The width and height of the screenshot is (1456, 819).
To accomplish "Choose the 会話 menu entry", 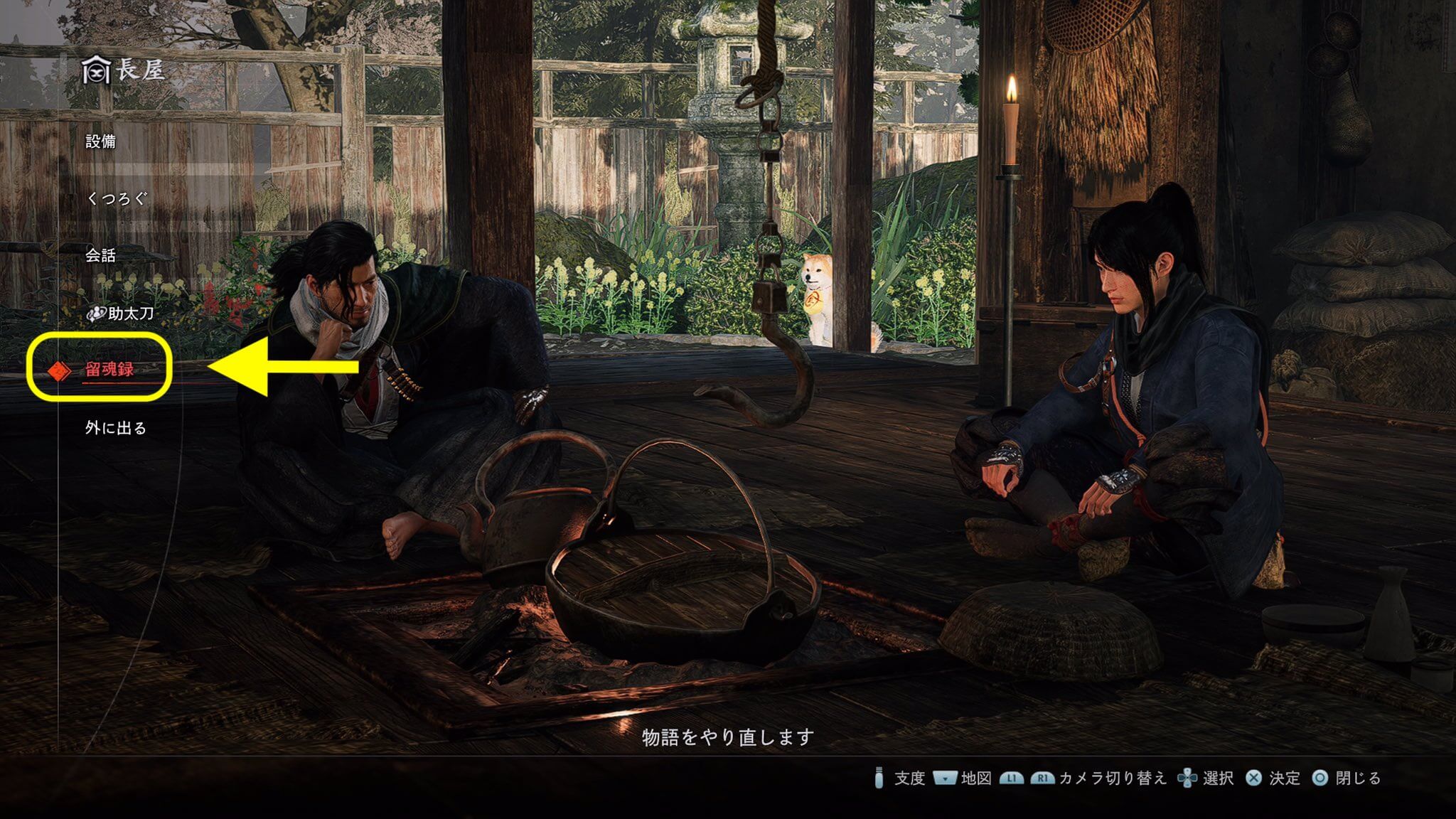I will 100,255.
